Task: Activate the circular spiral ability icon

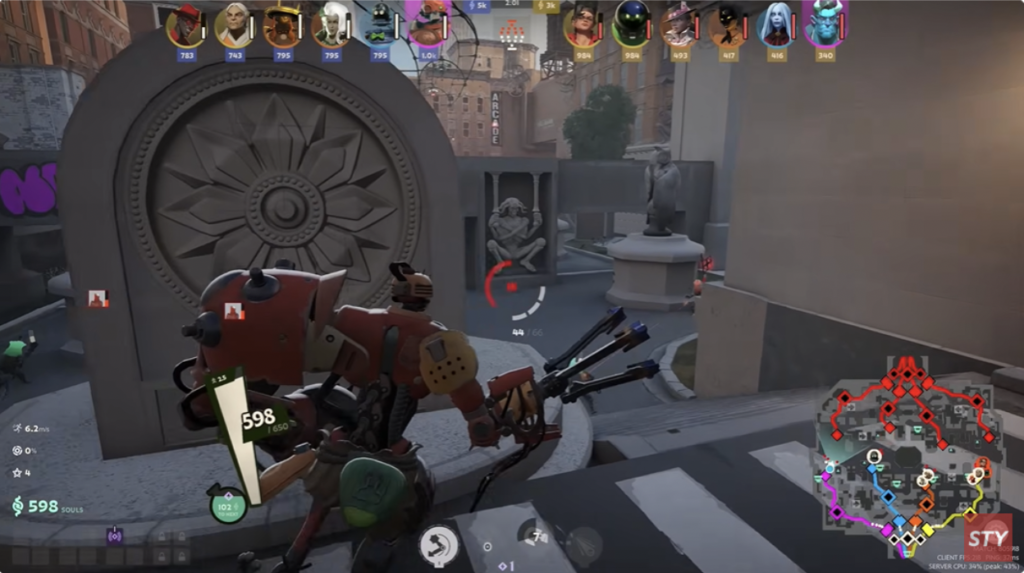Action: click(438, 545)
